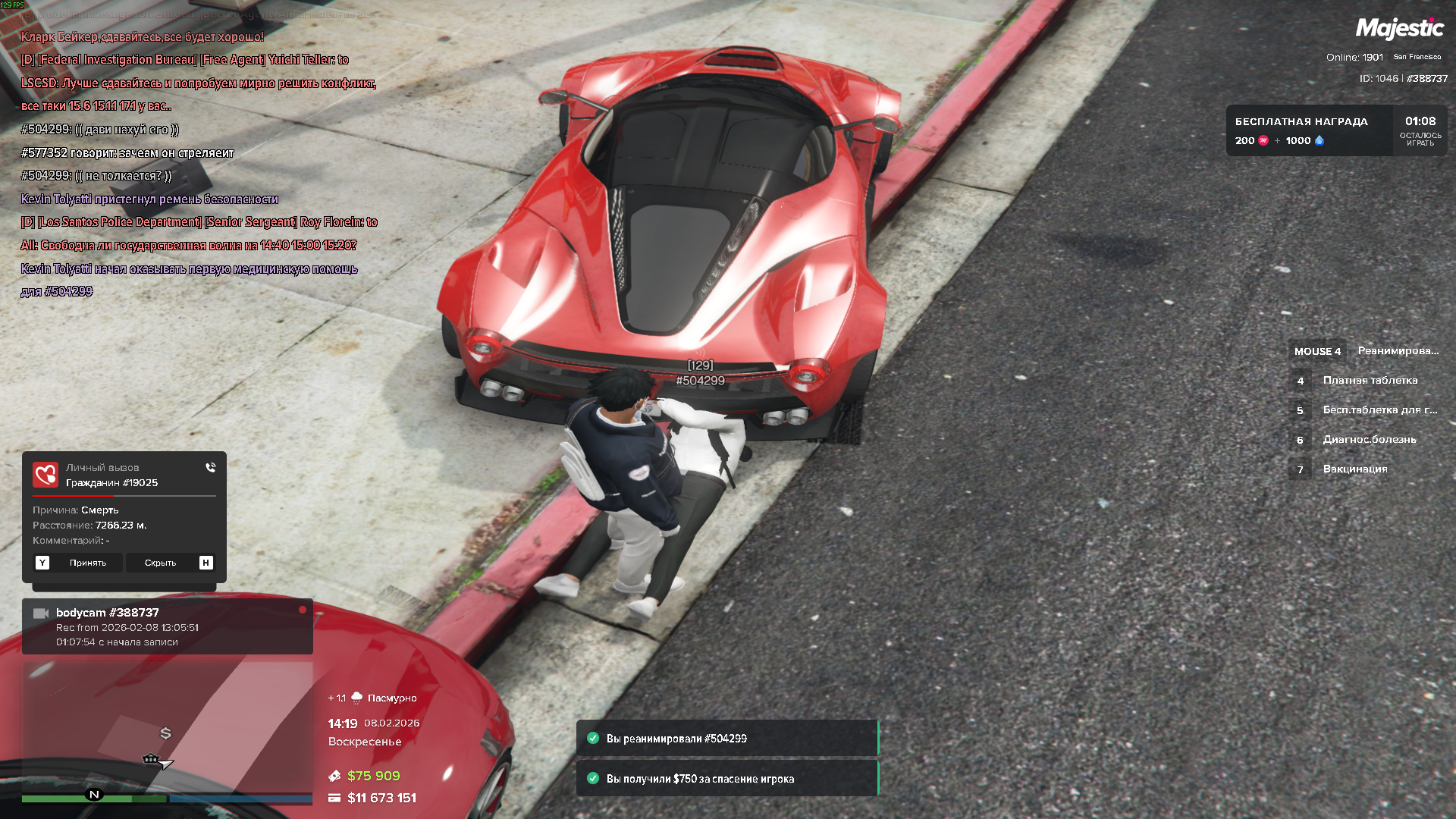
Task: Click the $750 rescue reward notification
Action: [x=726, y=779]
